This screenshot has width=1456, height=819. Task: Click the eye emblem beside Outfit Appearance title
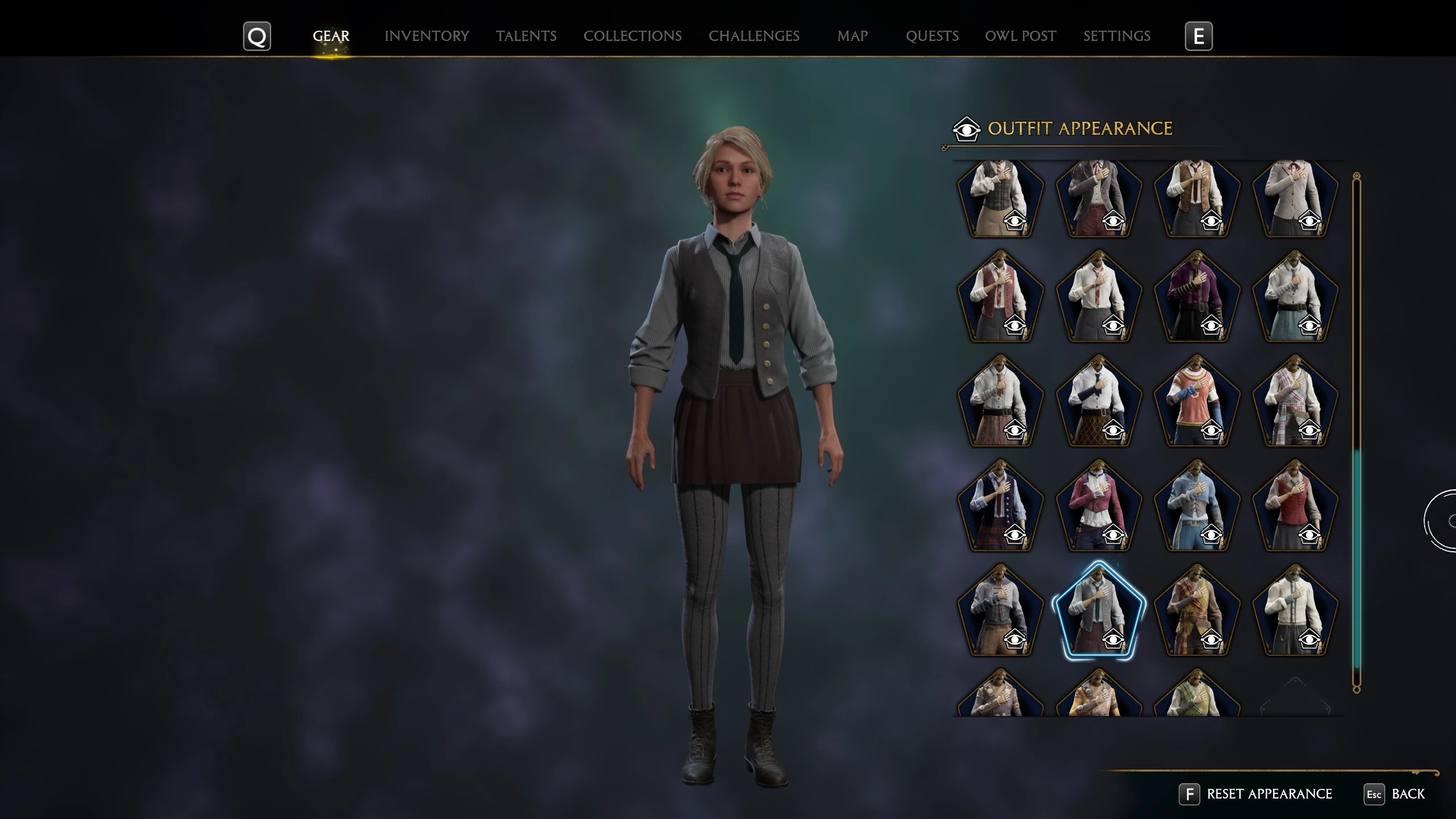tap(968, 128)
